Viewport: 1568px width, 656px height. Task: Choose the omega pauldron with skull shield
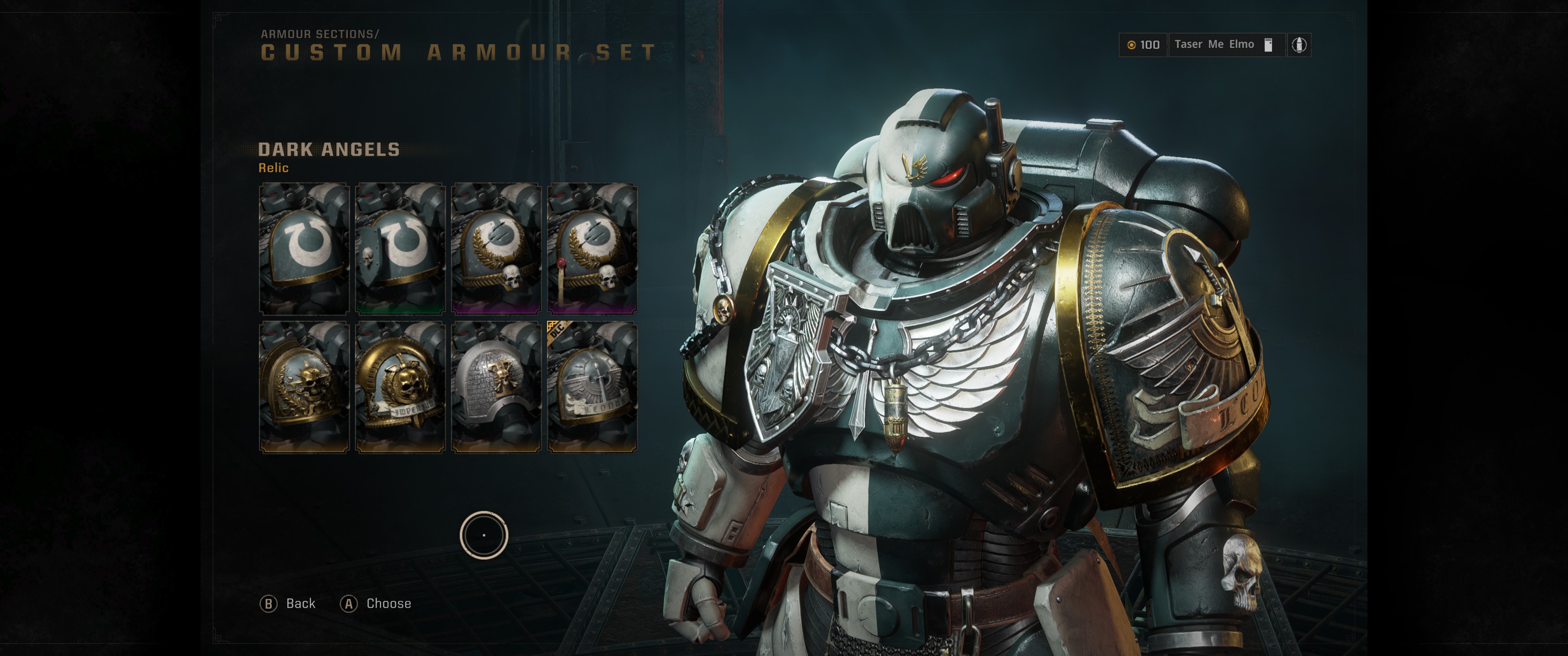[401, 248]
